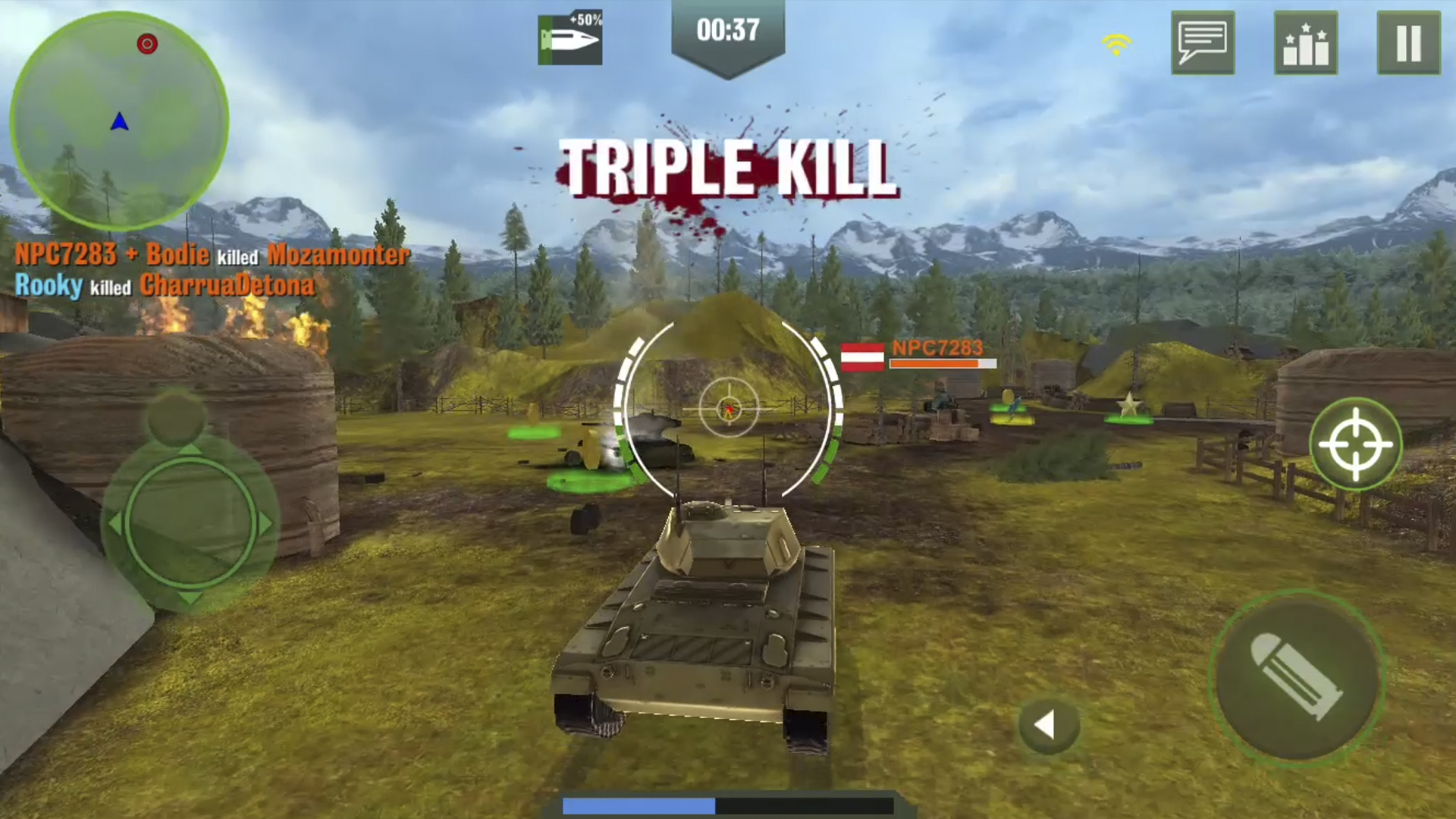The width and height of the screenshot is (1456, 819).
Task: View the match leaderboard
Action: [x=1306, y=43]
